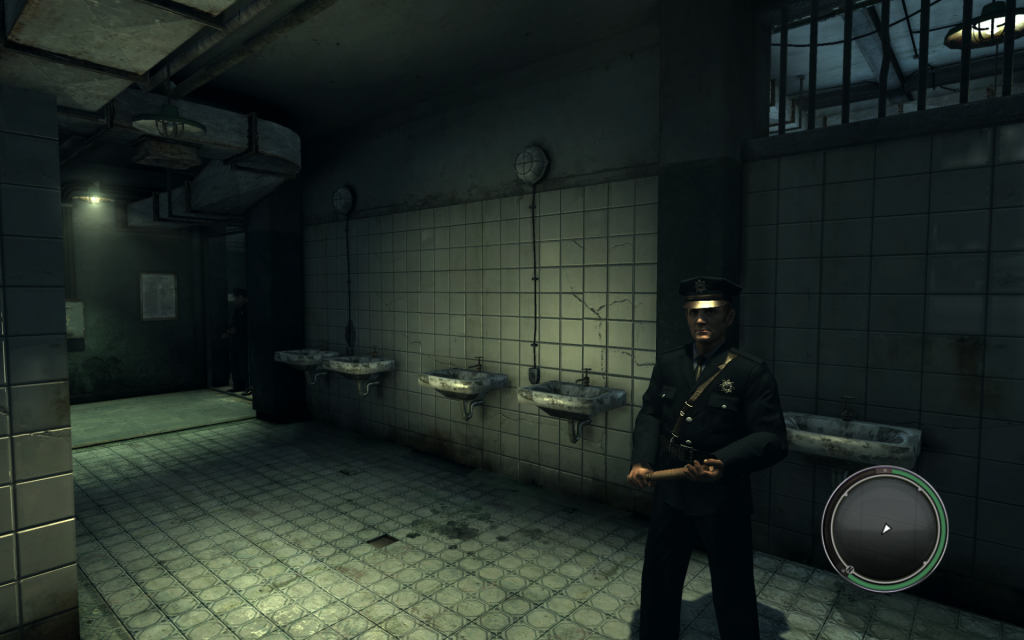Image resolution: width=1024 pixels, height=640 pixels.
Task: Click the circular radar minimap
Action: [x=884, y=528]
